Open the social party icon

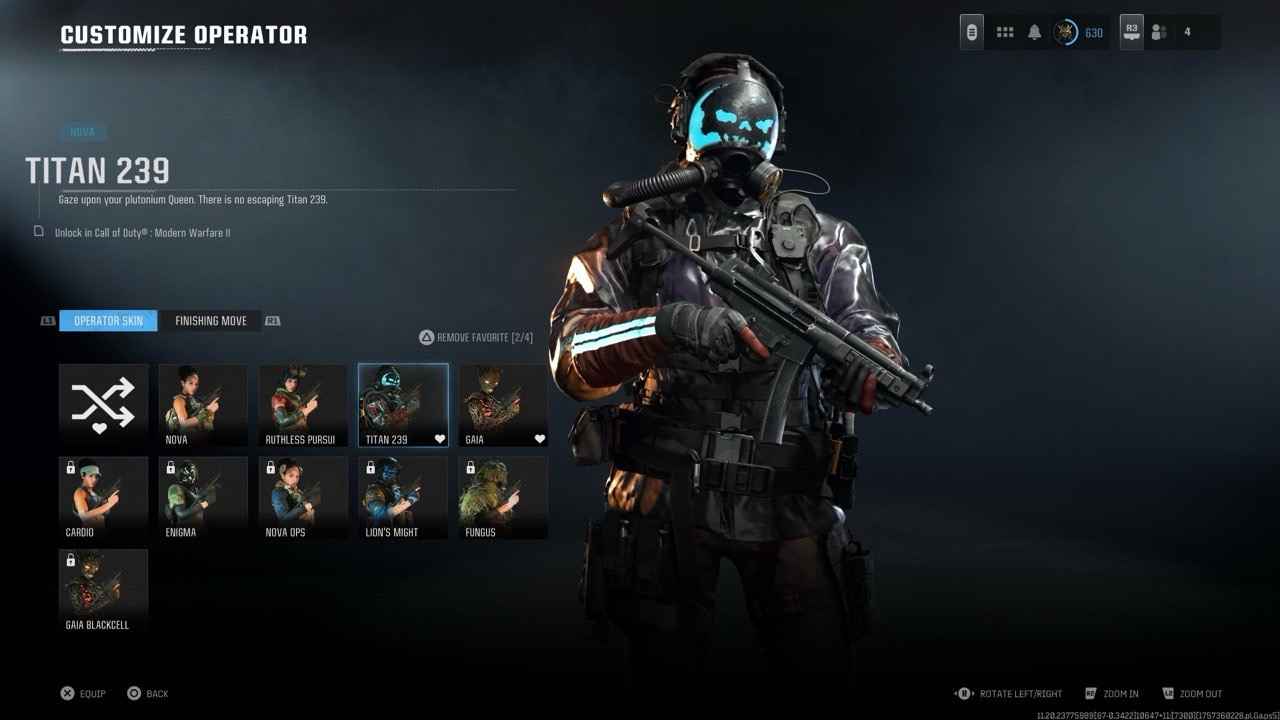[1159, 32]
